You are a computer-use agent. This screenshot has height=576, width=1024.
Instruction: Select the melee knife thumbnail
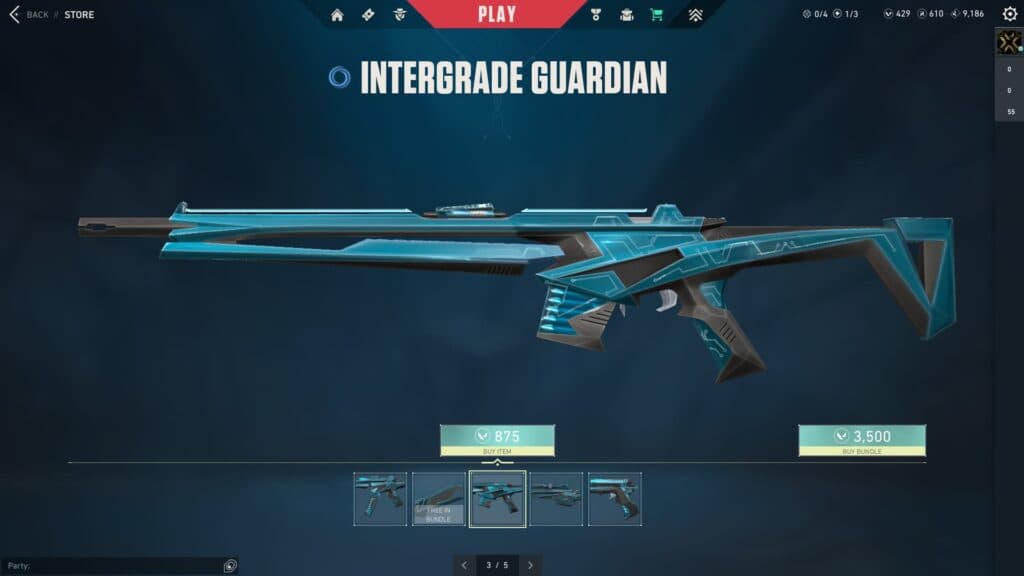439,499
